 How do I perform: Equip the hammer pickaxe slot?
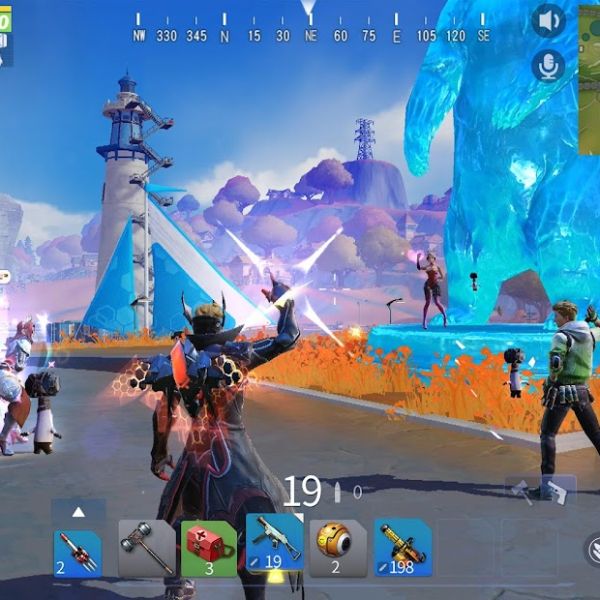(146, 548)
